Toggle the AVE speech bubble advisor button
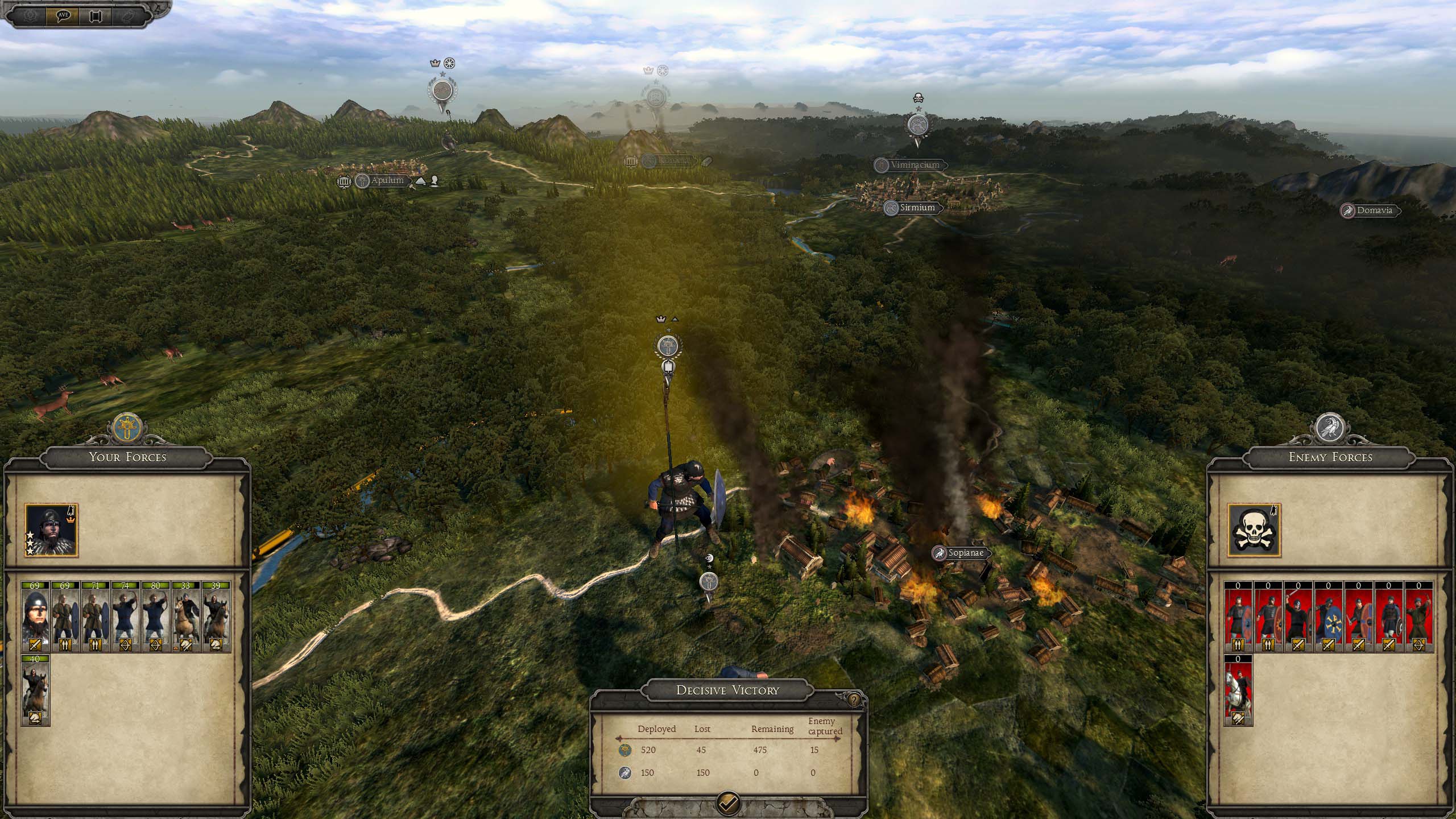Screen dimensions: 1456x819 click(x=63, y=15)
